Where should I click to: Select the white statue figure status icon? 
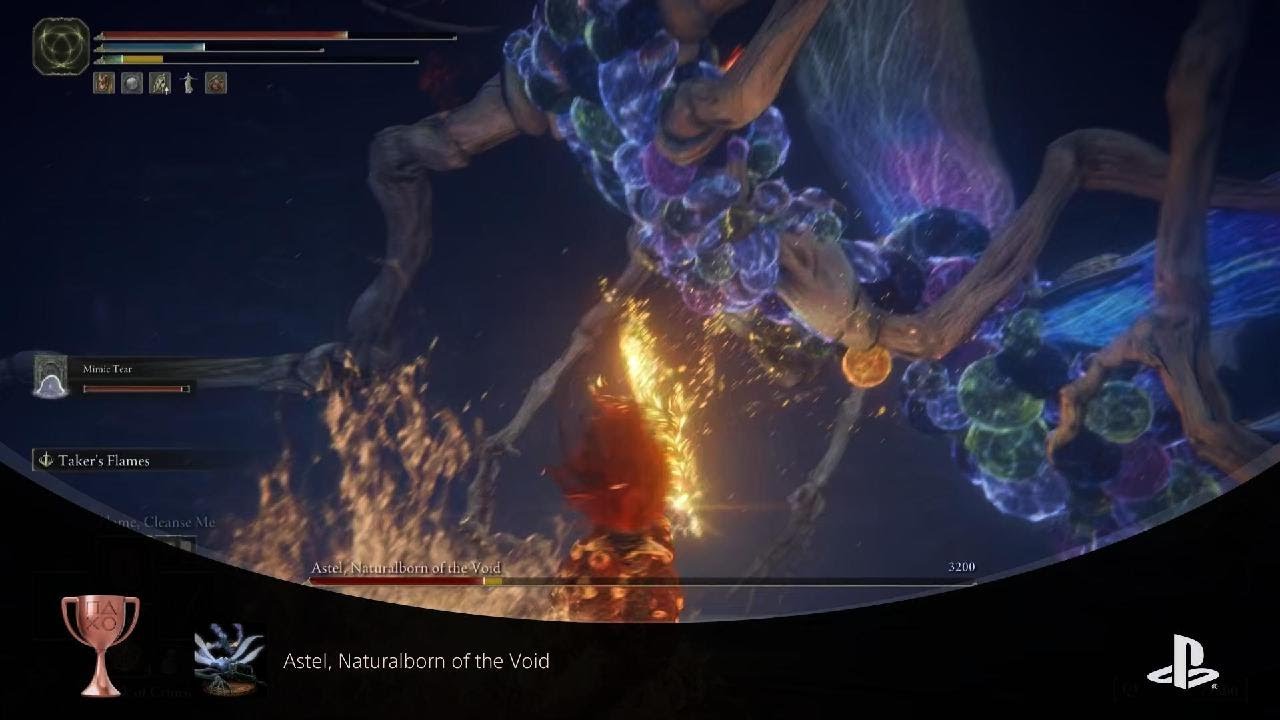click(188, 83)
